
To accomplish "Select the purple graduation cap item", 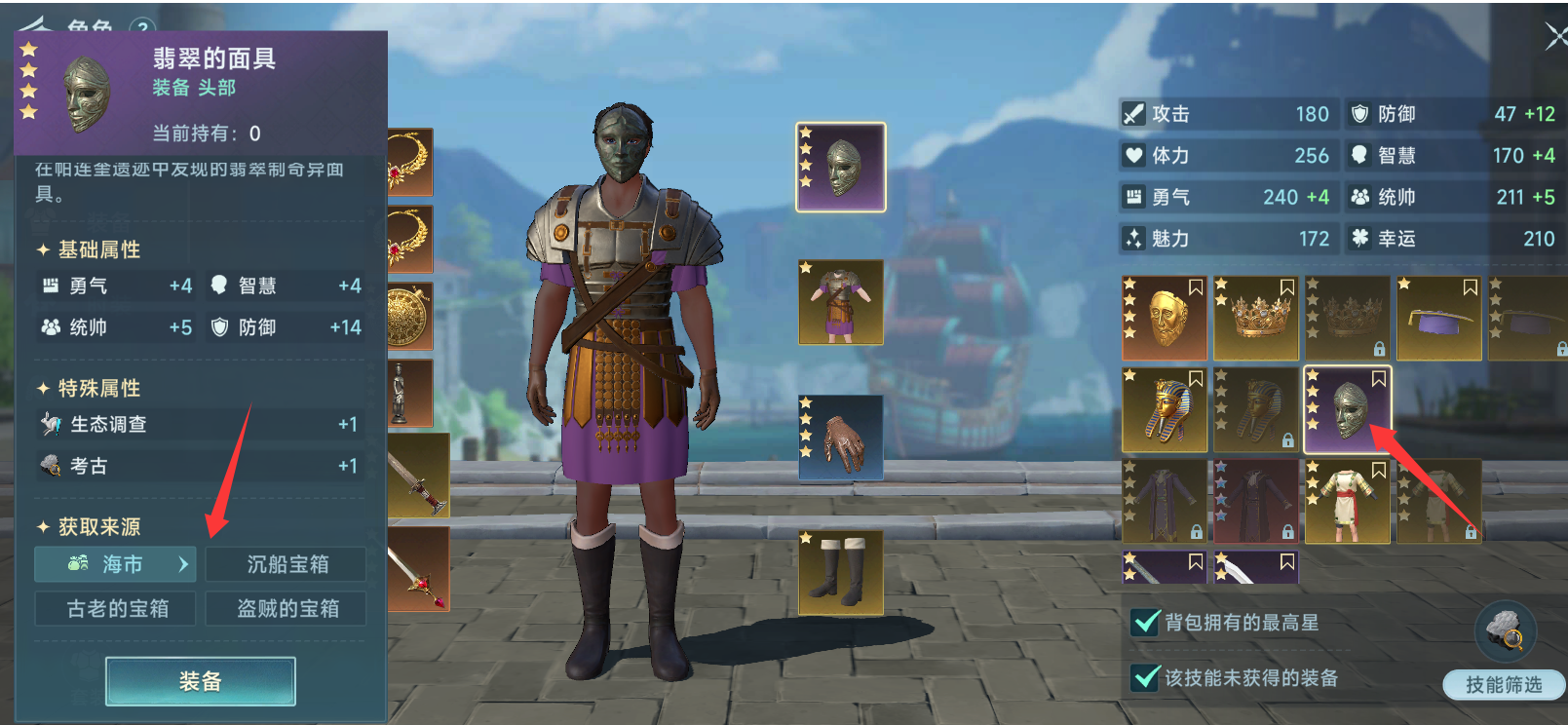I will pyautogui.click(x=1439, y=319).
